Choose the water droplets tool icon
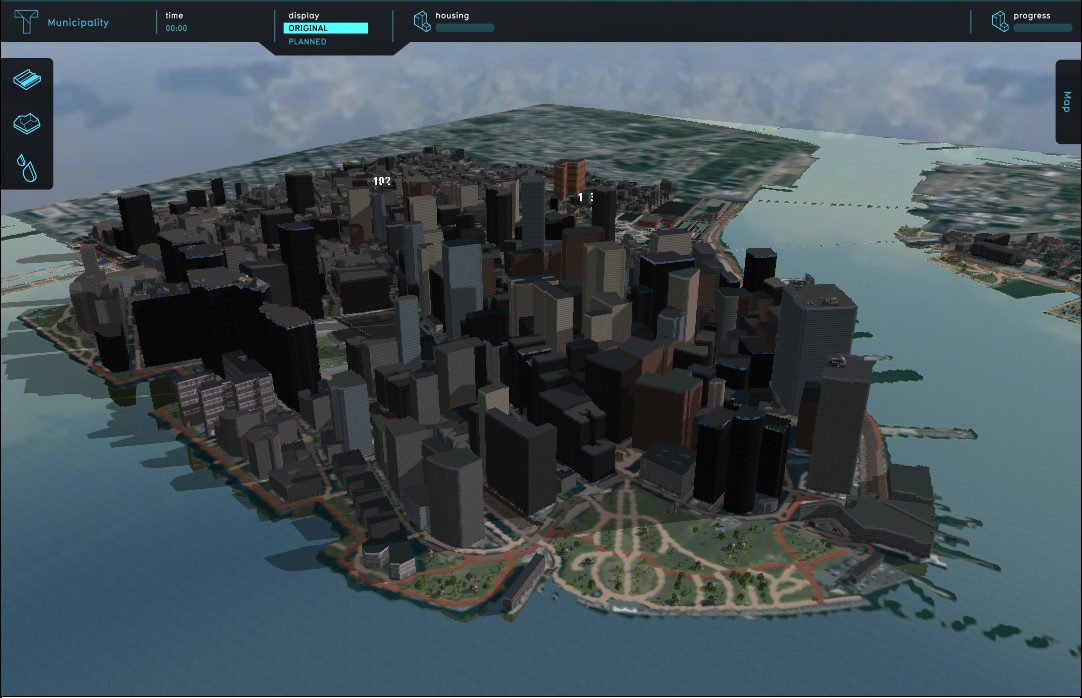1082x698 pixels. [27, 167]
